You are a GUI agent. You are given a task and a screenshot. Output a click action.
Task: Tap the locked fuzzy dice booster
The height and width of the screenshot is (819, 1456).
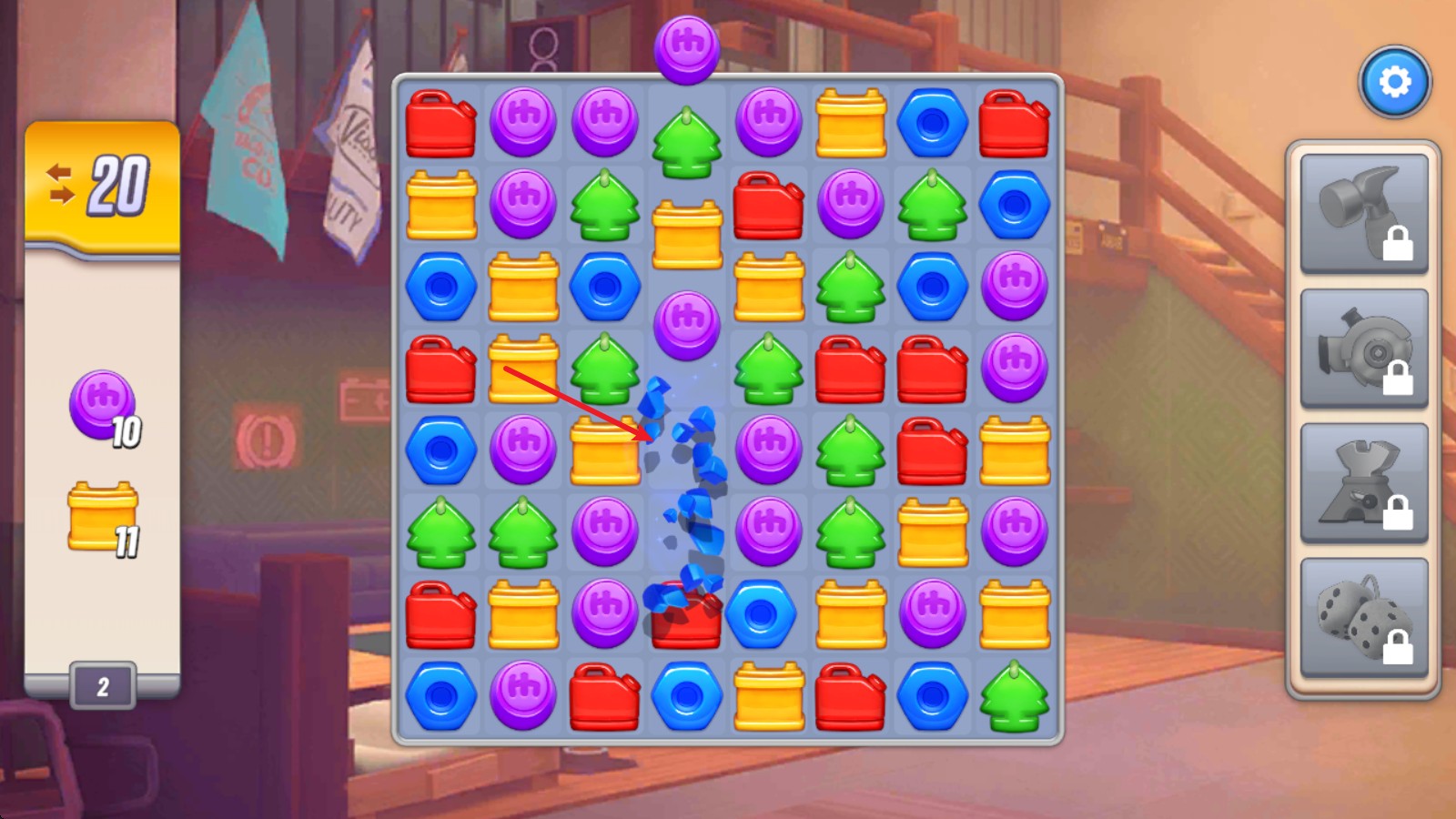(x=1363, y=618)
